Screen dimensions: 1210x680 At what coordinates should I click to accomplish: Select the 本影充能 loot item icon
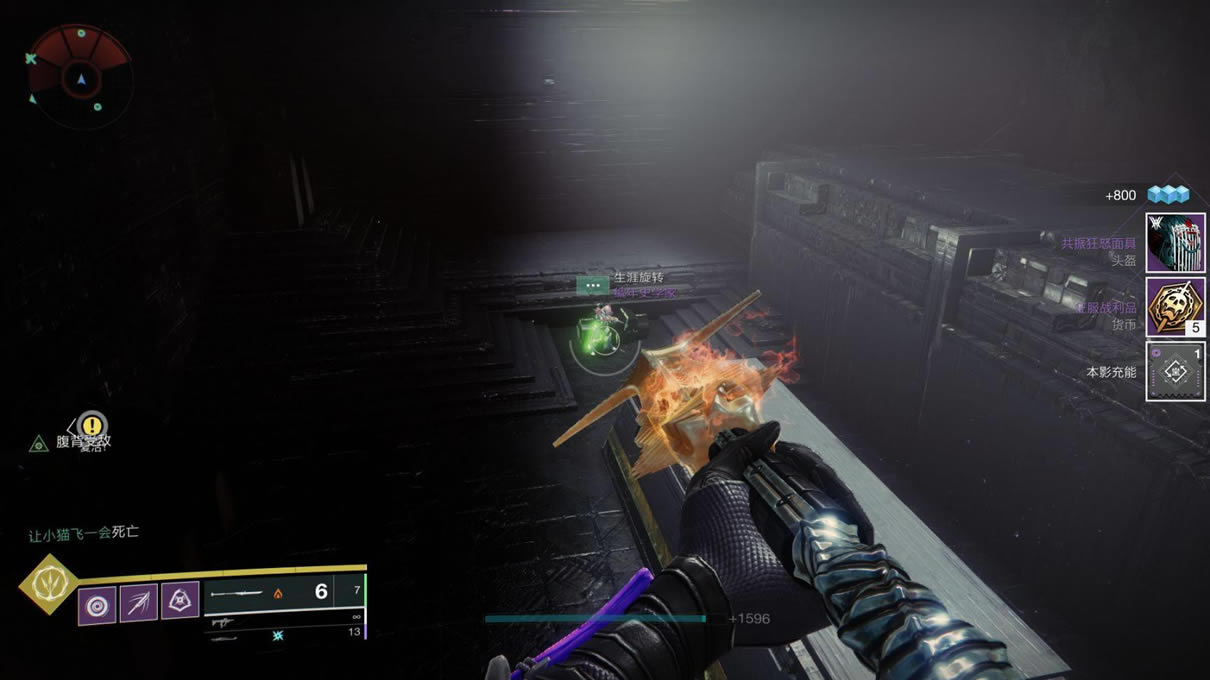pyautogui.click(x=1175, y=371)
